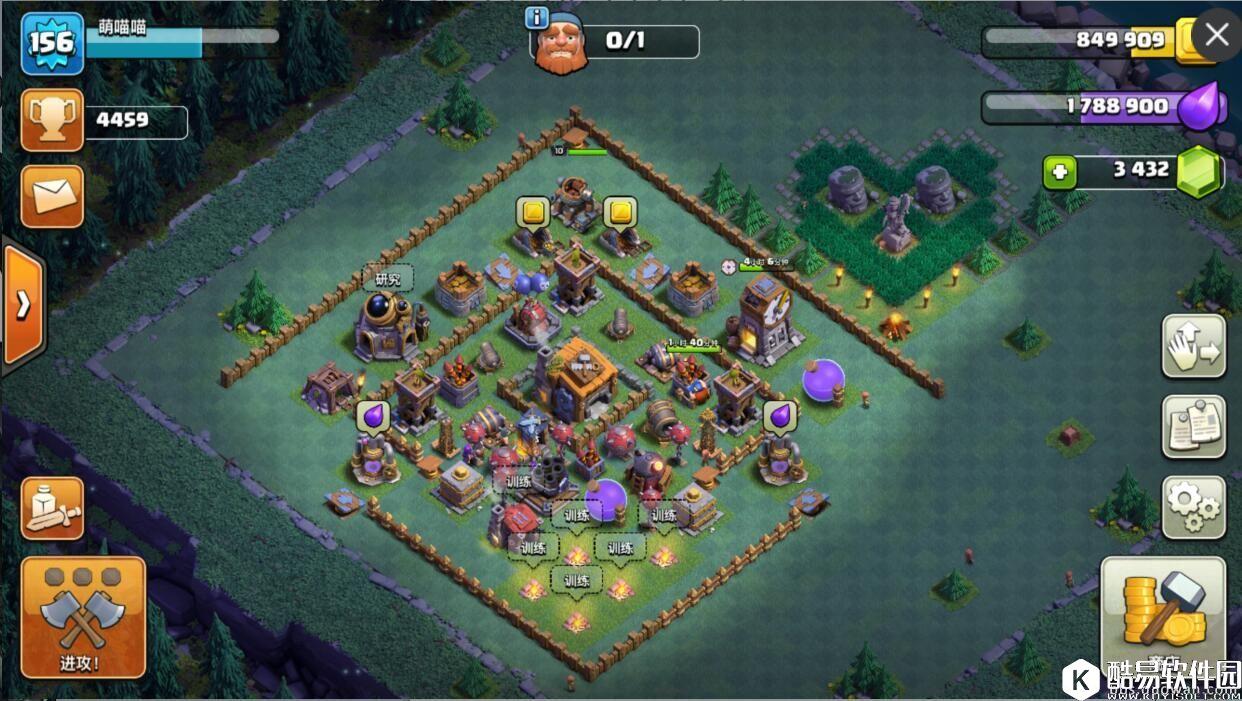Show Master Builder info icon
Screen dimensions: 1242x701
[537, 17]
